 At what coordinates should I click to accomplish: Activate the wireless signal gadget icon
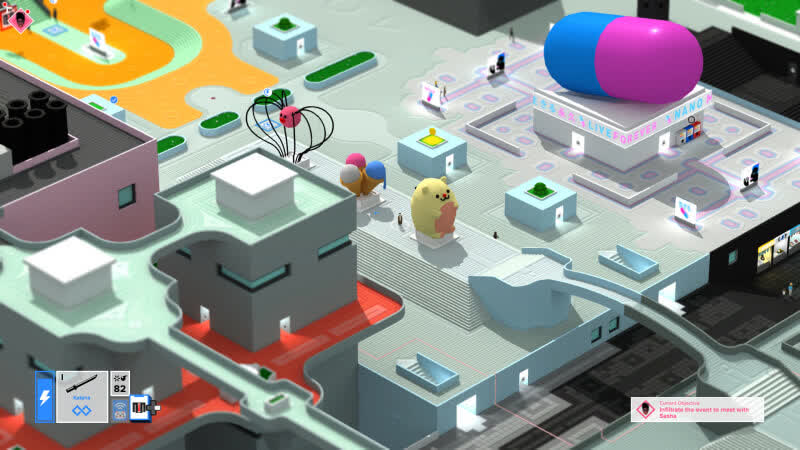coord(120,408)
